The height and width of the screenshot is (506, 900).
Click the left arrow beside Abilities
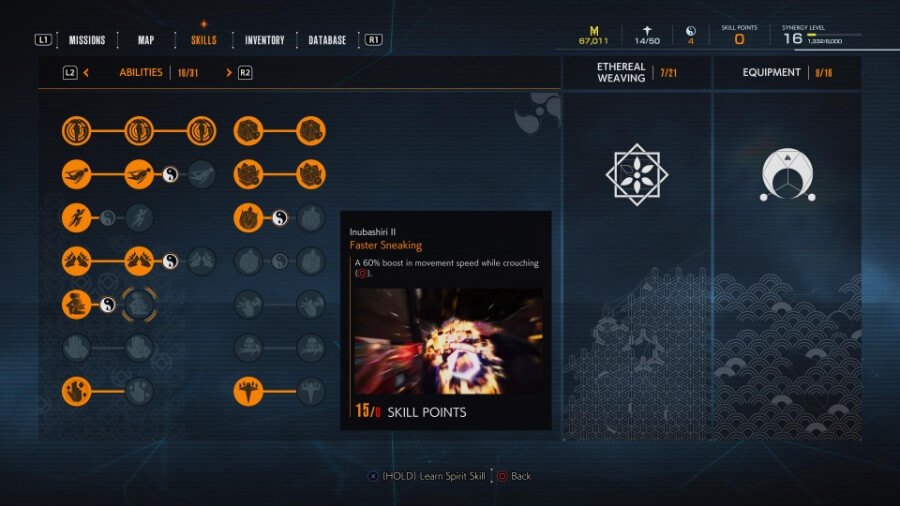[x=87, y=72]
